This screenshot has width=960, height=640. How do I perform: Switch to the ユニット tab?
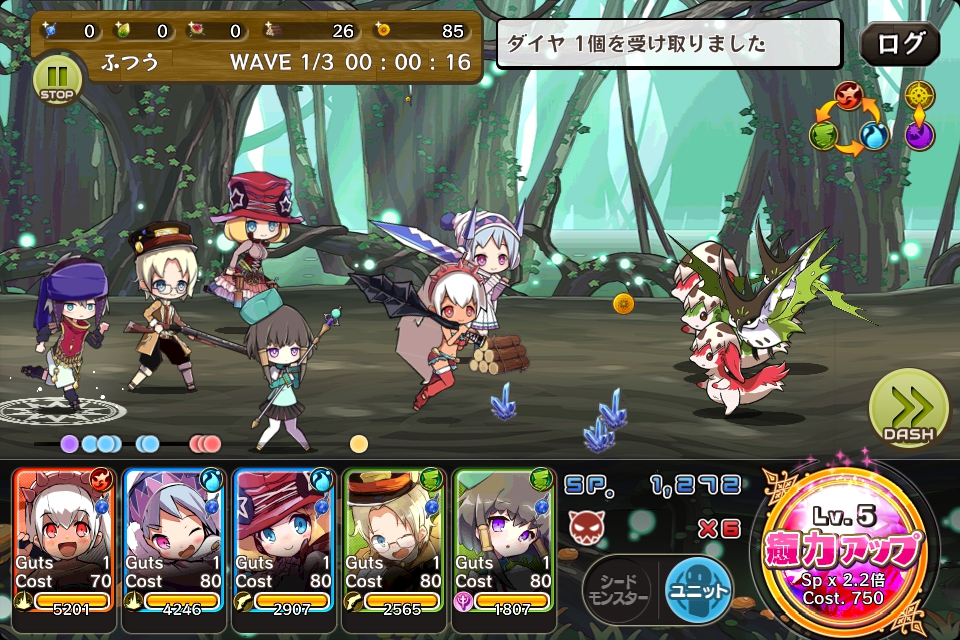[x=698, y=588]
